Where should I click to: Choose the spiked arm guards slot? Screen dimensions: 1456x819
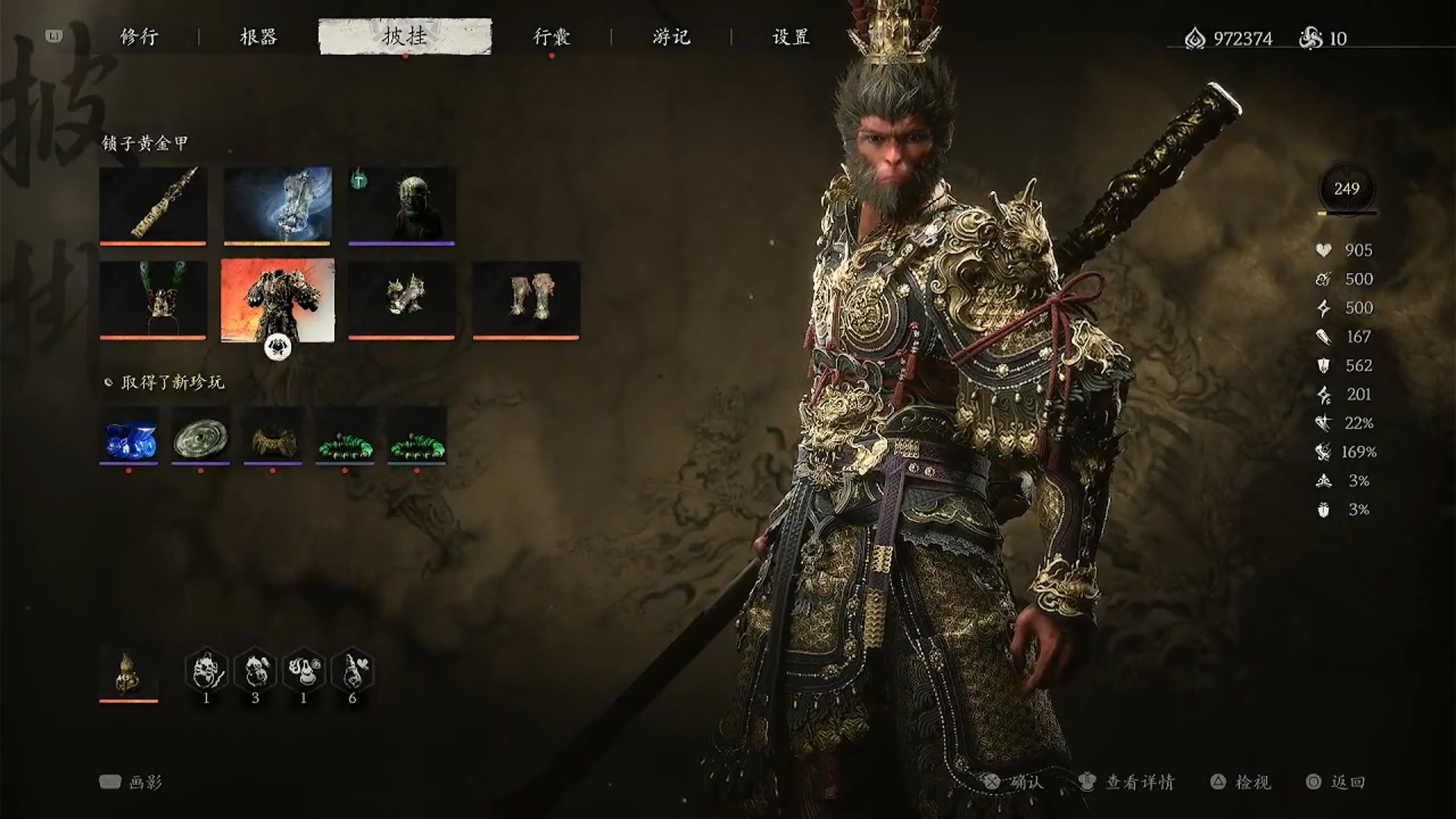pyautogui.click(x=402, y=300)
